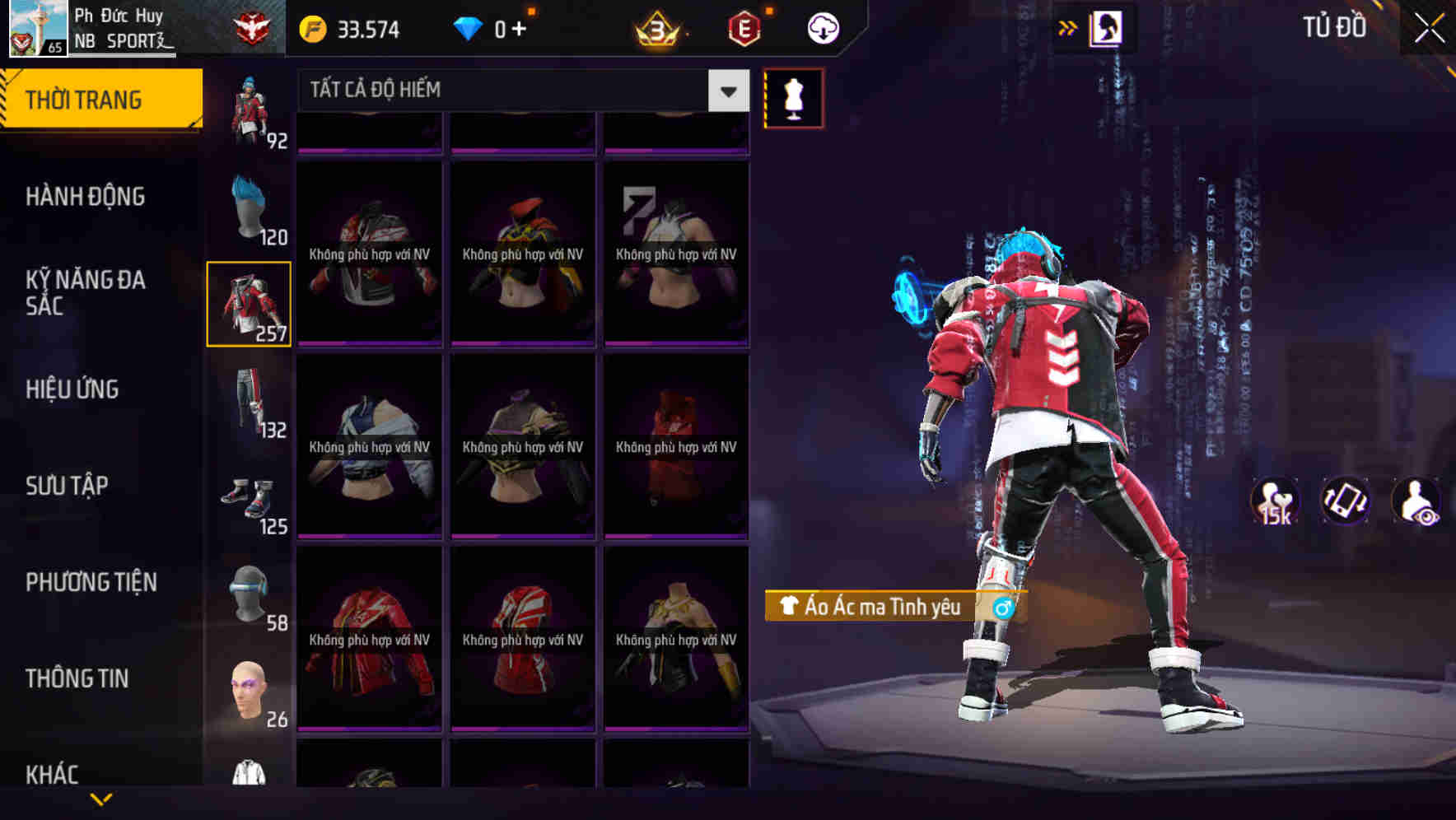
Task: Expand more categories with the bottom chevron
Action: click(101, 800)
